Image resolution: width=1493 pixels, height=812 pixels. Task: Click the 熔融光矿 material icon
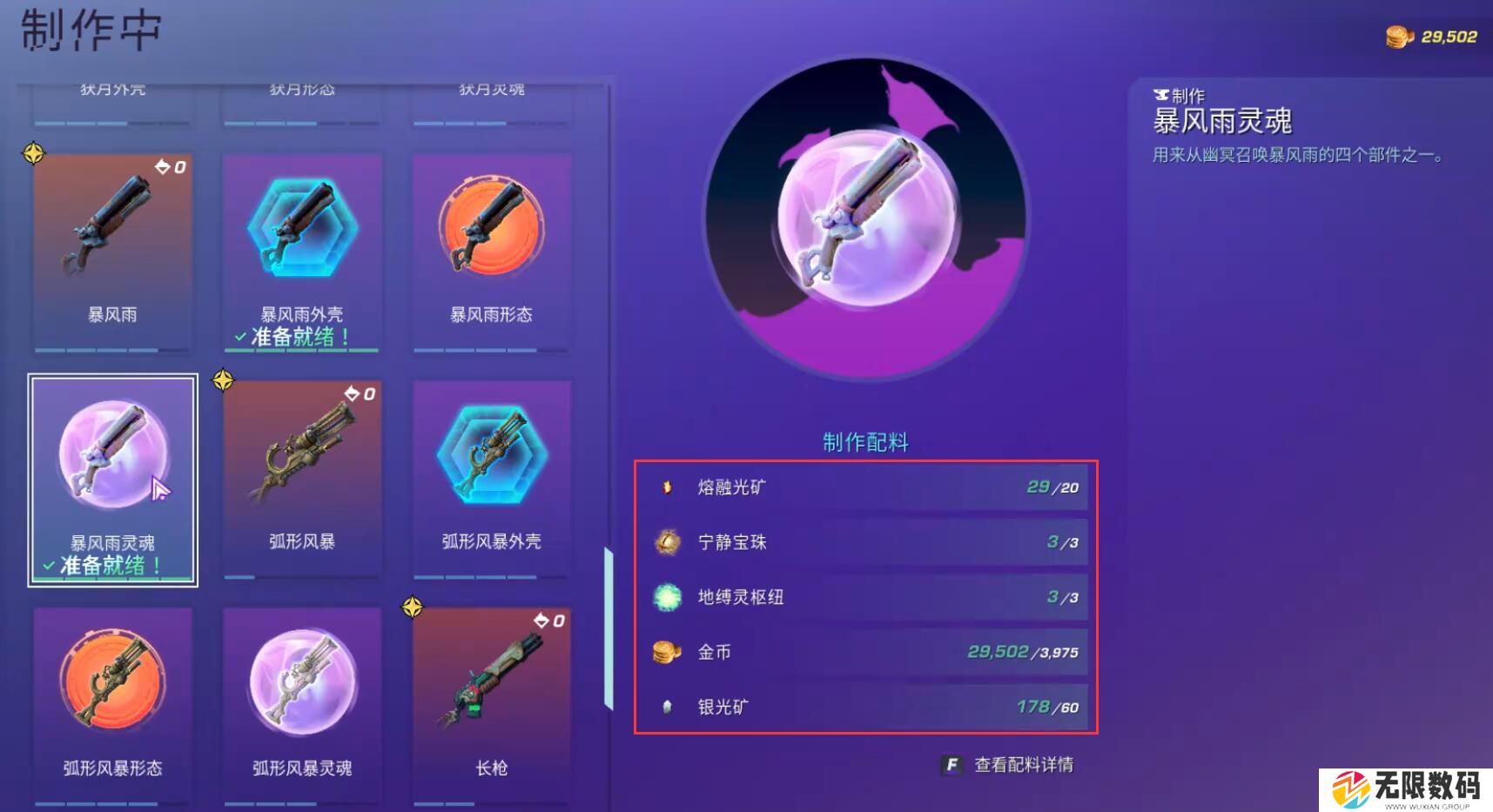point(666,487)
